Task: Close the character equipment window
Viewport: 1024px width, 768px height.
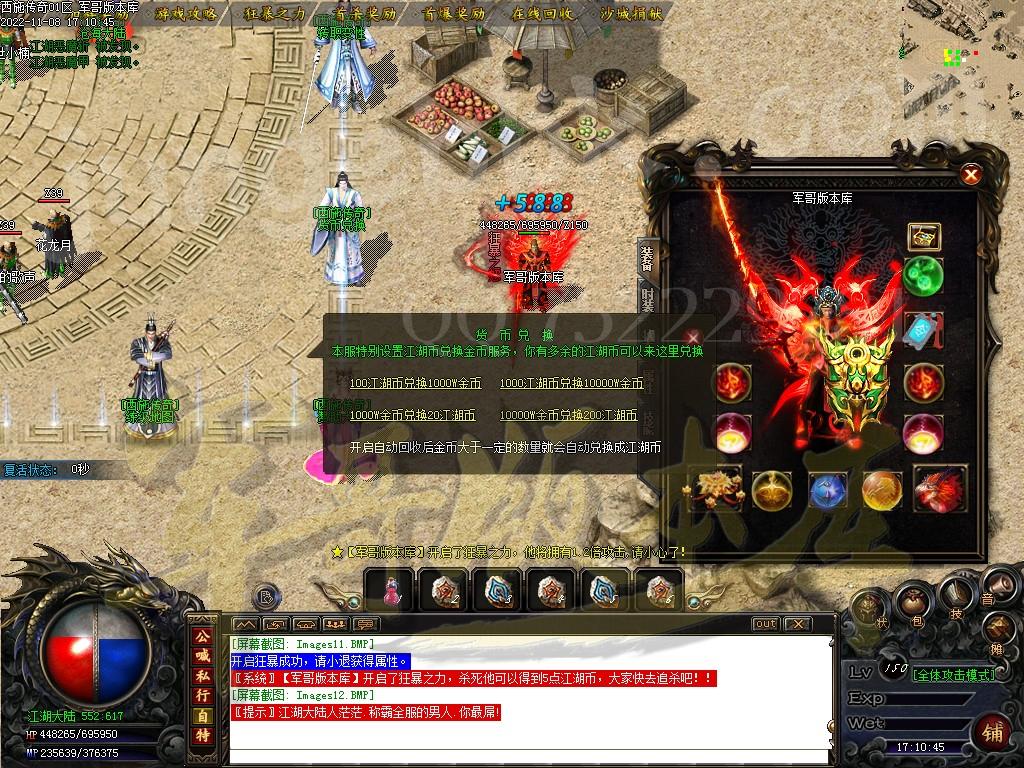Action: (970, 175)
